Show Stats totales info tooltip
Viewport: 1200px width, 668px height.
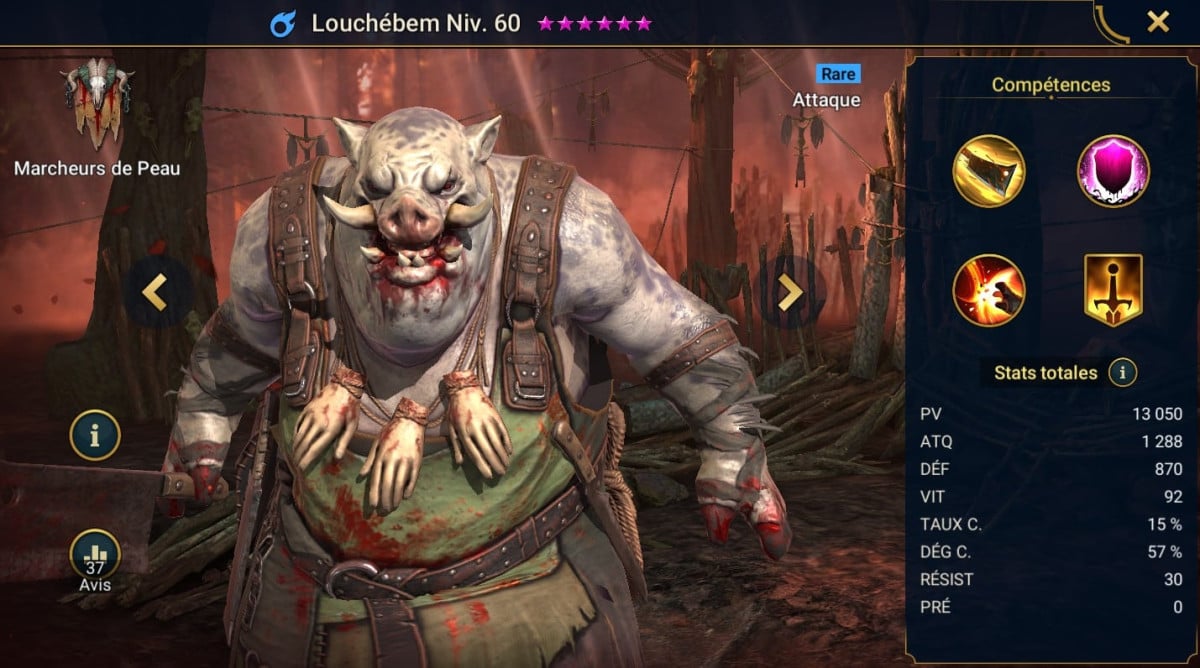coord(1123,373)
